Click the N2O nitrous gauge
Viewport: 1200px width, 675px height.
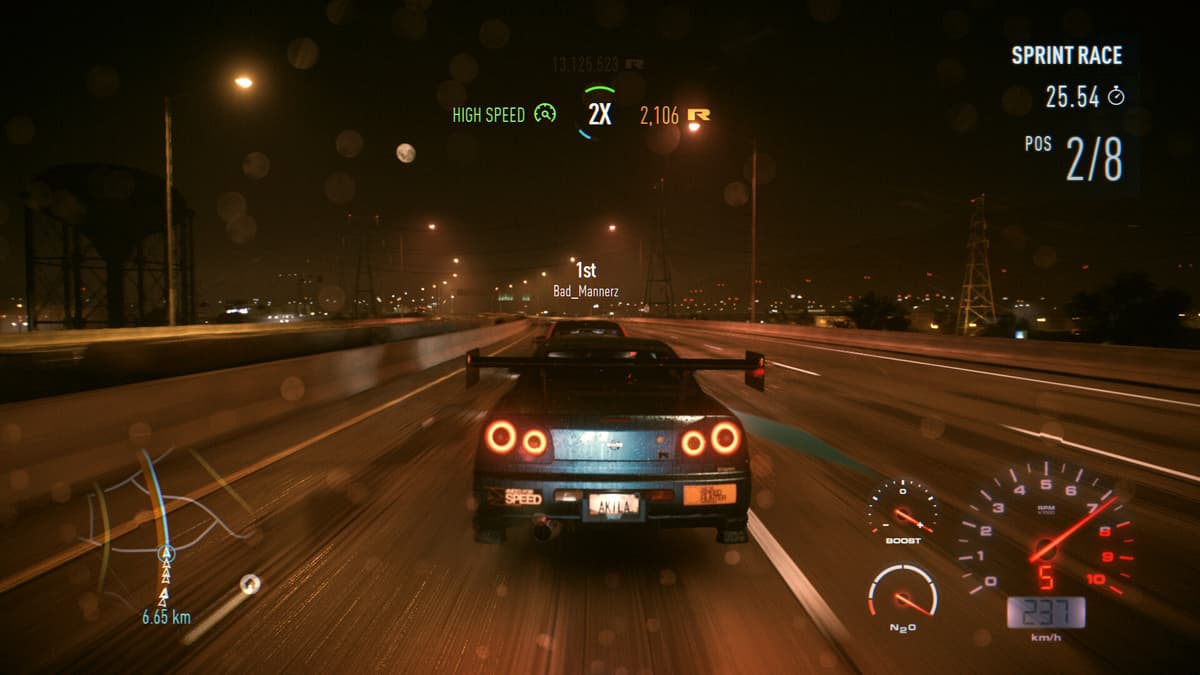pyautogui.click(x=902, y=593)
